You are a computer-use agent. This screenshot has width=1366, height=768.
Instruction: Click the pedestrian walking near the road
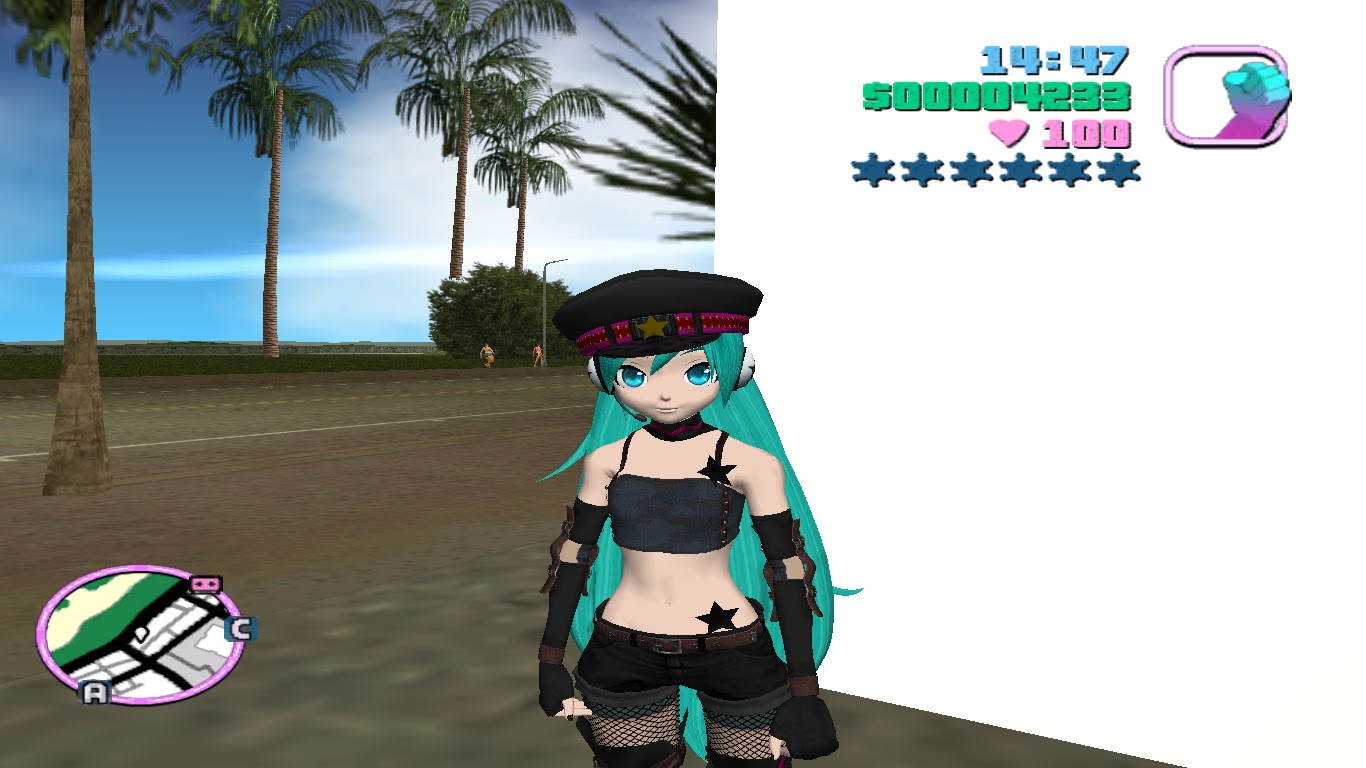[x=487, y=355]
